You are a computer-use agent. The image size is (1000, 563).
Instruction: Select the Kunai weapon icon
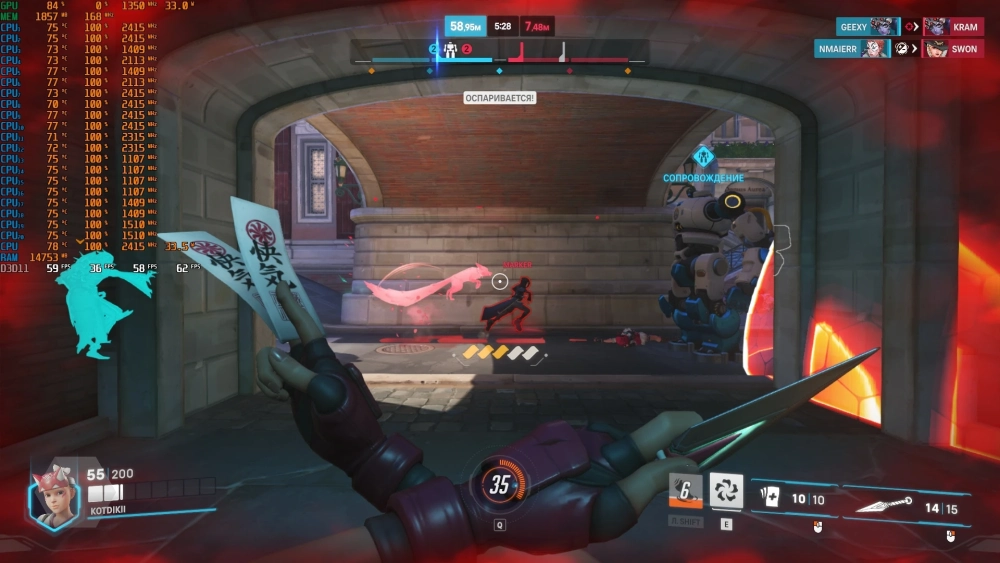(883, 507)
